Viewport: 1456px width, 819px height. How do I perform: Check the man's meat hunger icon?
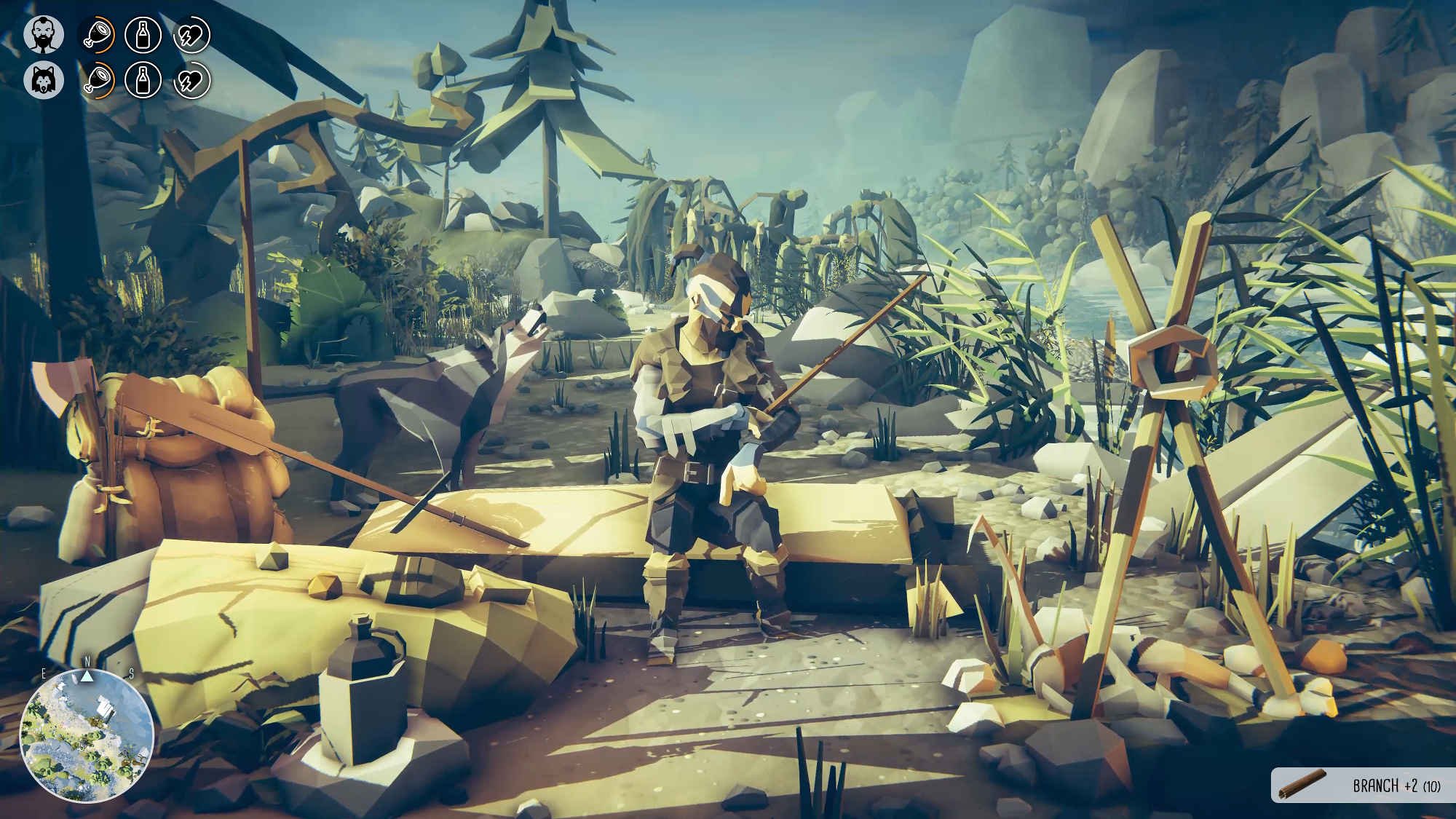[x=96, y=35]
